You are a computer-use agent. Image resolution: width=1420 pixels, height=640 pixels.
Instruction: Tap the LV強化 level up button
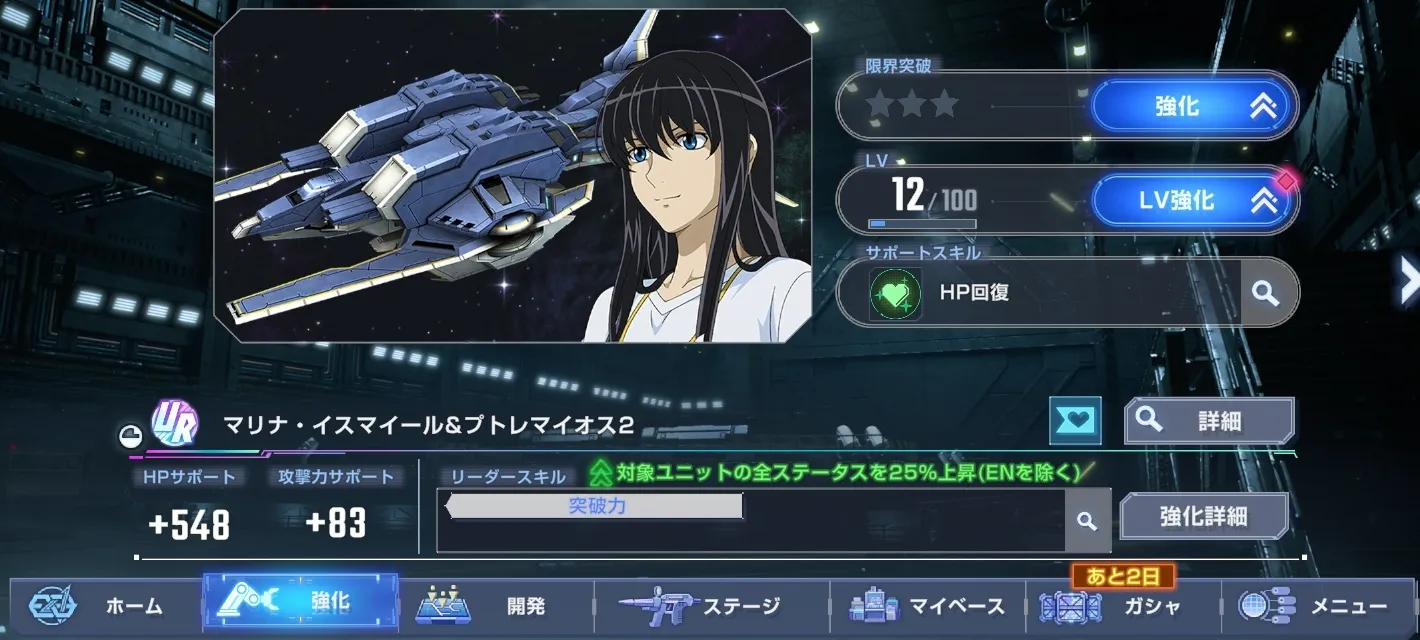click(1193, 201)
